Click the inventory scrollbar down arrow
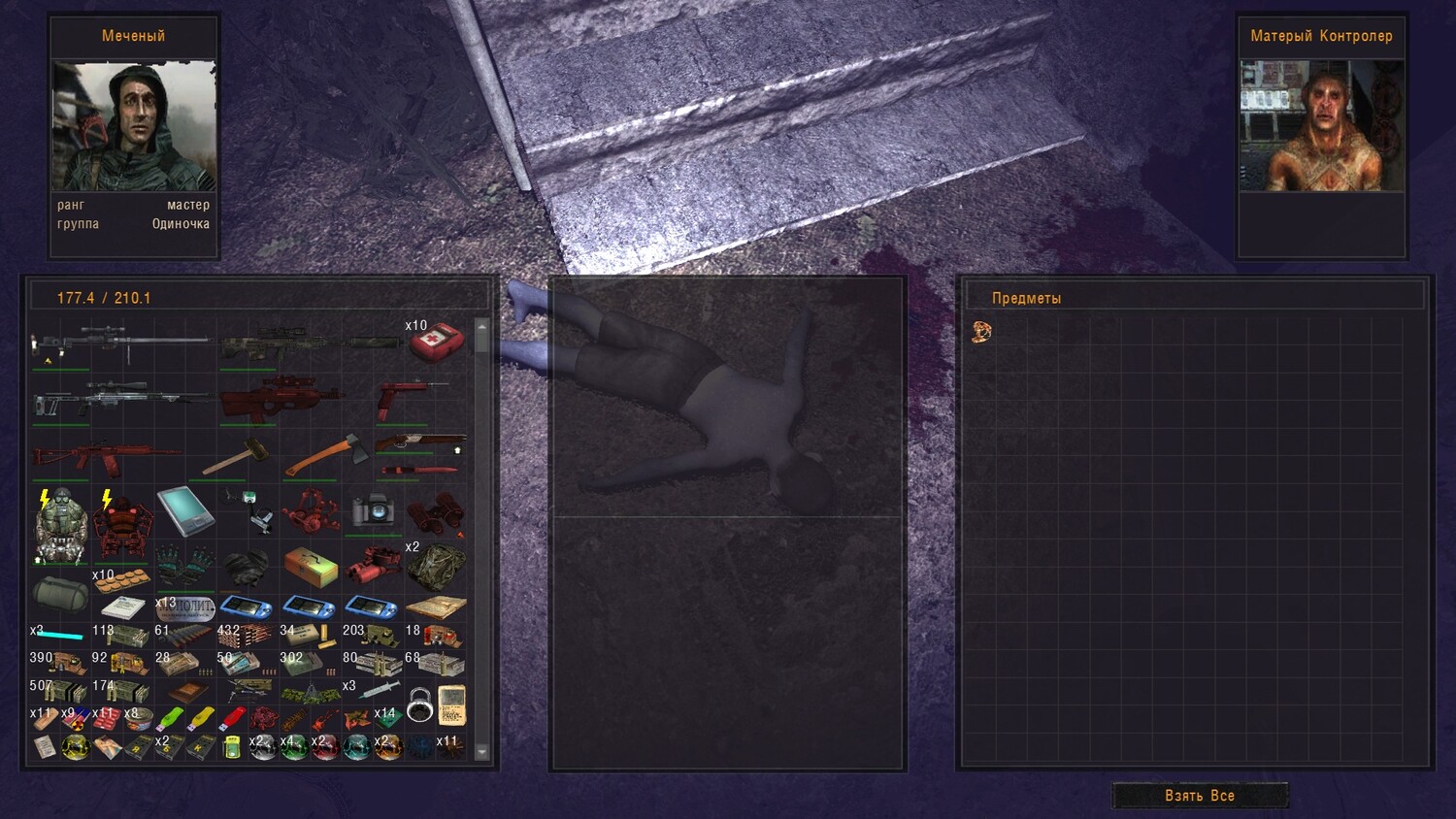Screen dimensions: 1456x819 point(481,752)
